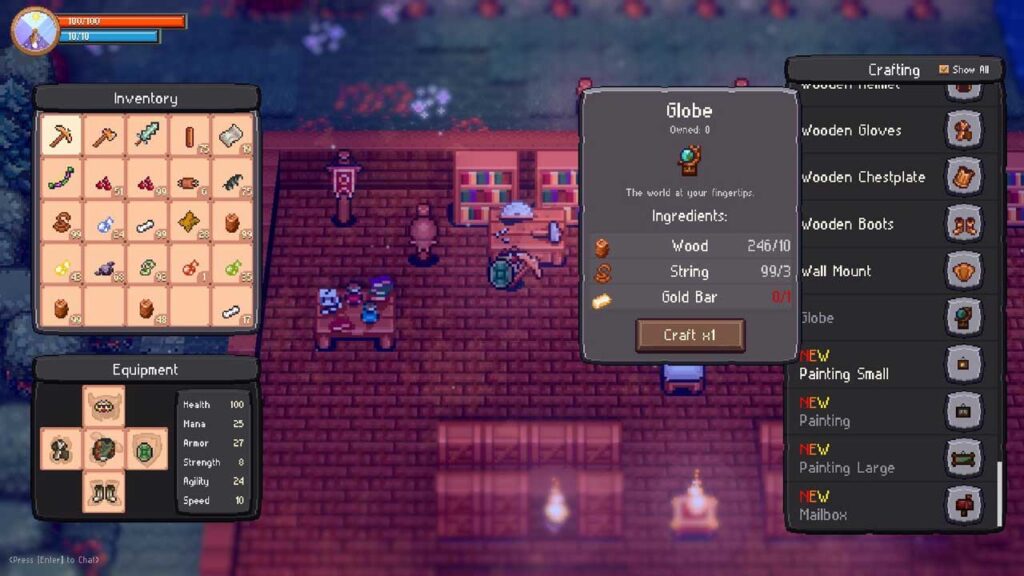Screen dimensions: 1024x576
Task: Toggle the Show All checkbox
Action: 944,70
